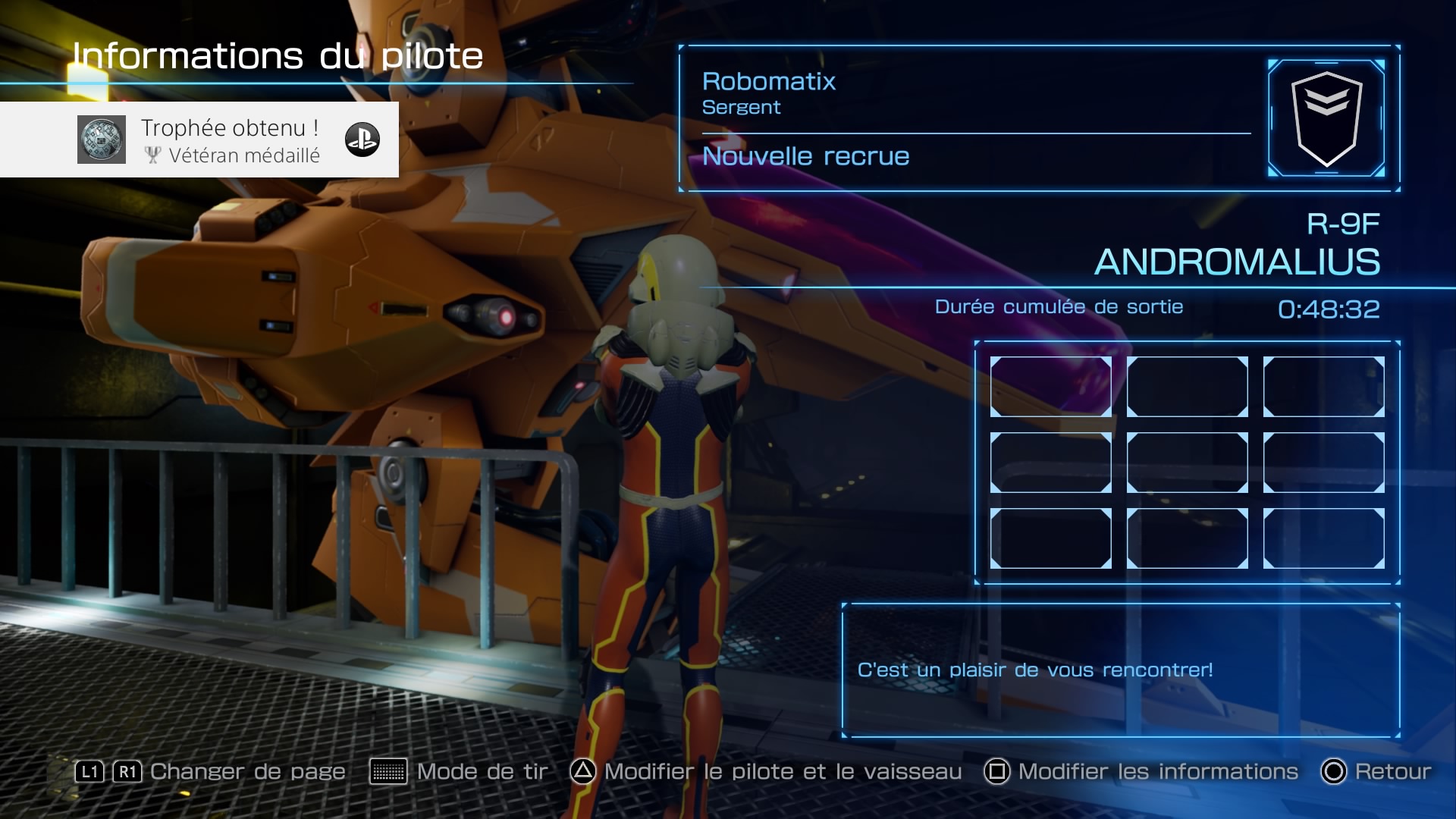The width and height of the screenshot is (1456, 819).
Task: Choose the Nouvelle recrue pilot title
Action: [805, 156]
